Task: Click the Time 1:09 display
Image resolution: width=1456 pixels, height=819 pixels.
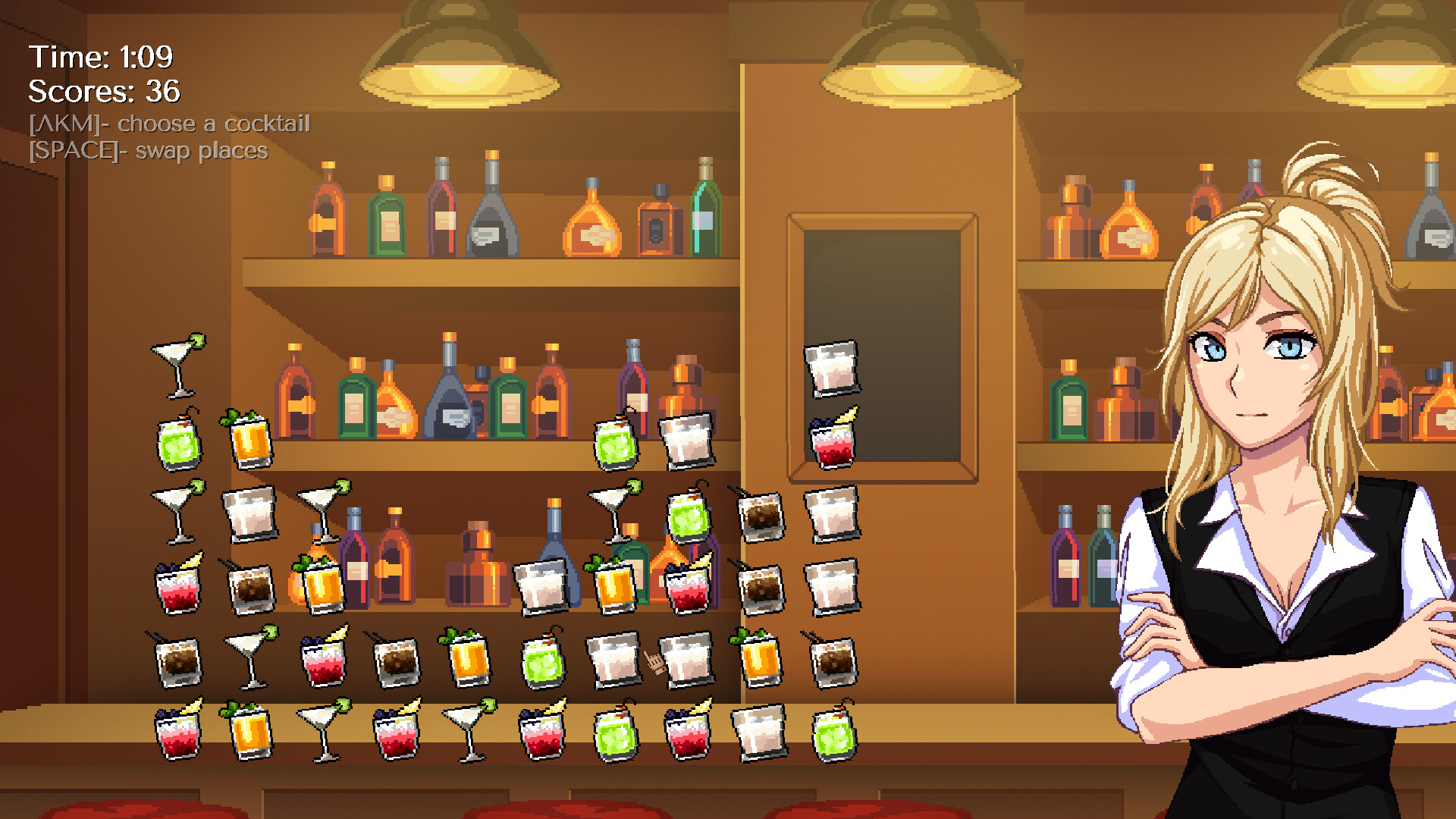Action: pyautogui.click(x=102, y=55)
